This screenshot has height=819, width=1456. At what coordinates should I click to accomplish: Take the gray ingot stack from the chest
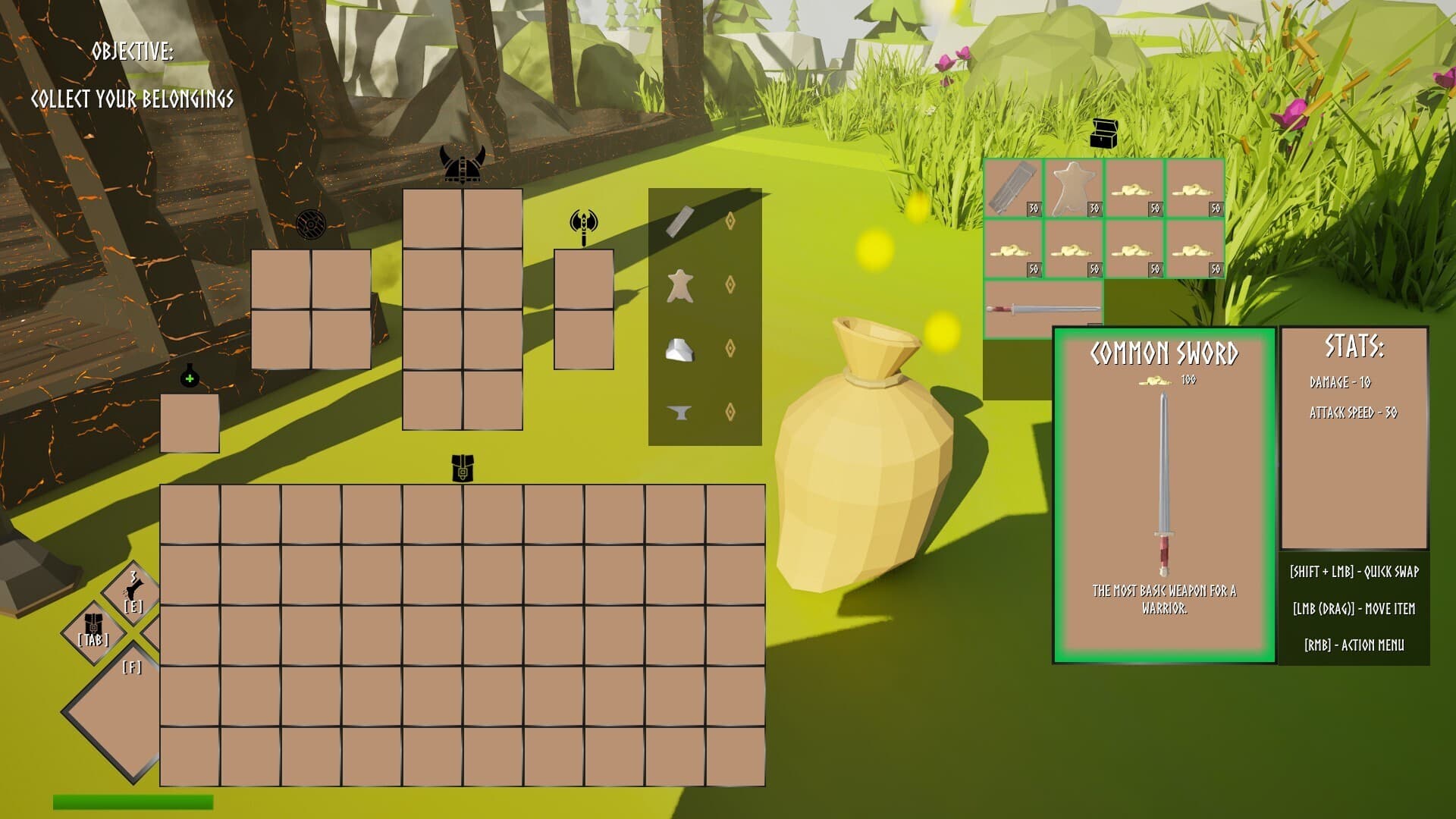click(x=1012, y=188)
